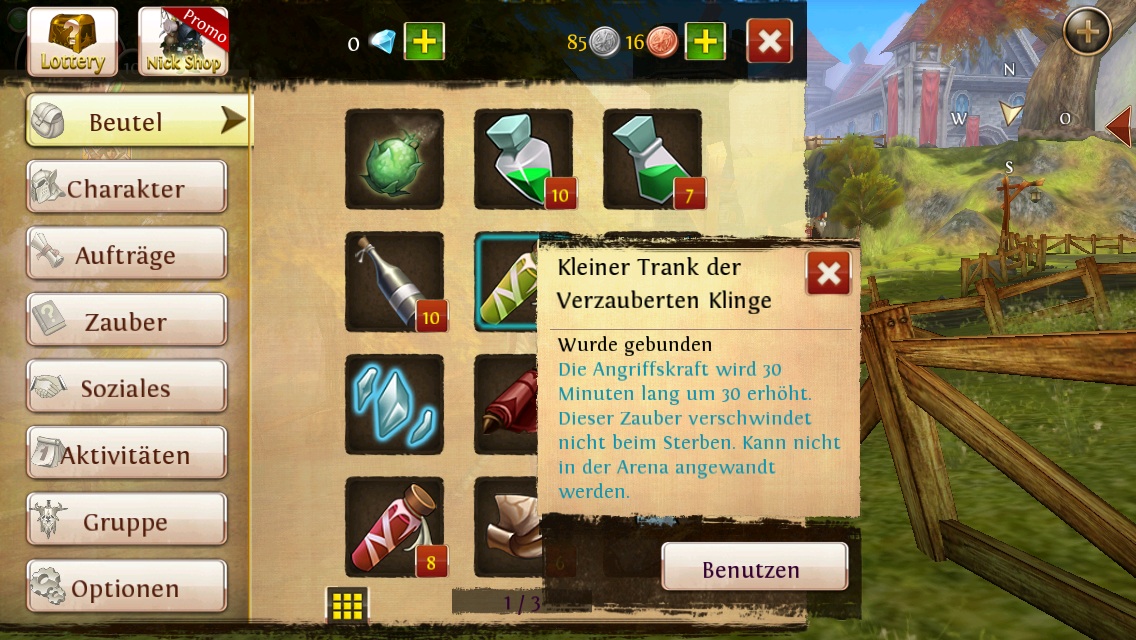This screenshot has width=1136, height=640.
Task: Buy more coins with the plus button
Action: coord(704,42)
